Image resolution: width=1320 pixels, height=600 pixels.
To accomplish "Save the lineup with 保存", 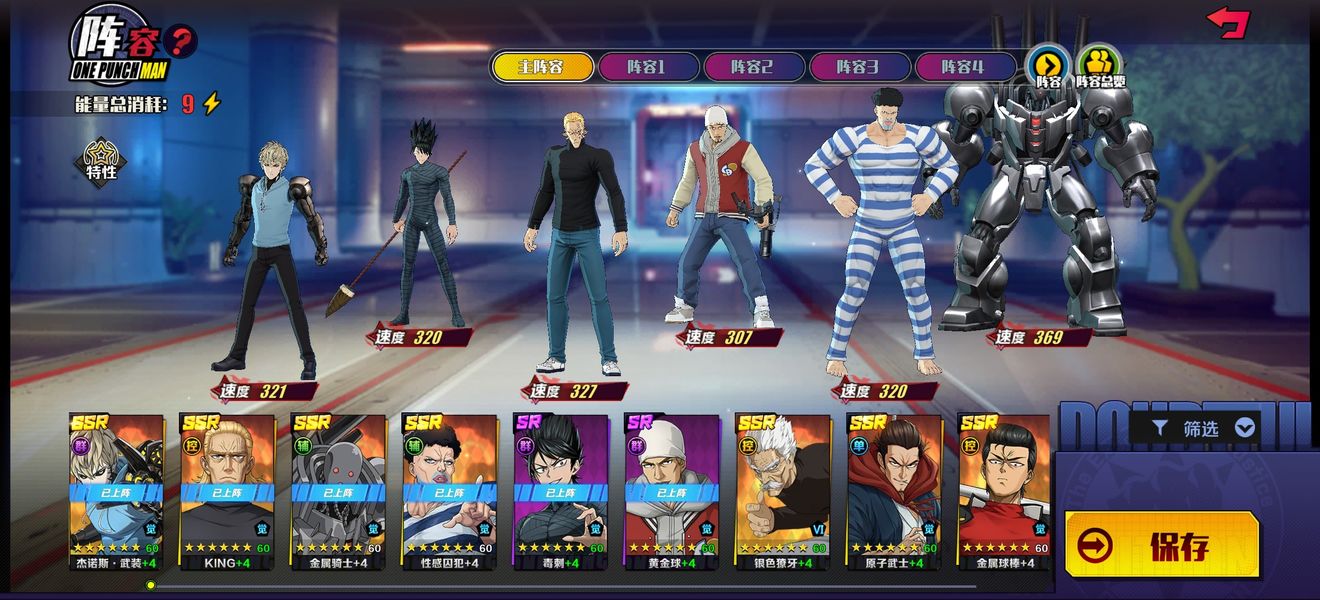I will pos(1161,545).
